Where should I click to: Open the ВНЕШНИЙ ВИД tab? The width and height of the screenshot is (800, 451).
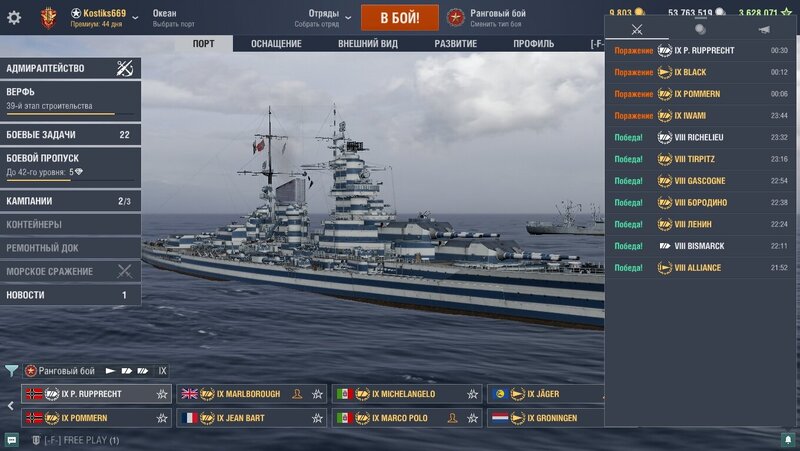click(x=367, y=44)
